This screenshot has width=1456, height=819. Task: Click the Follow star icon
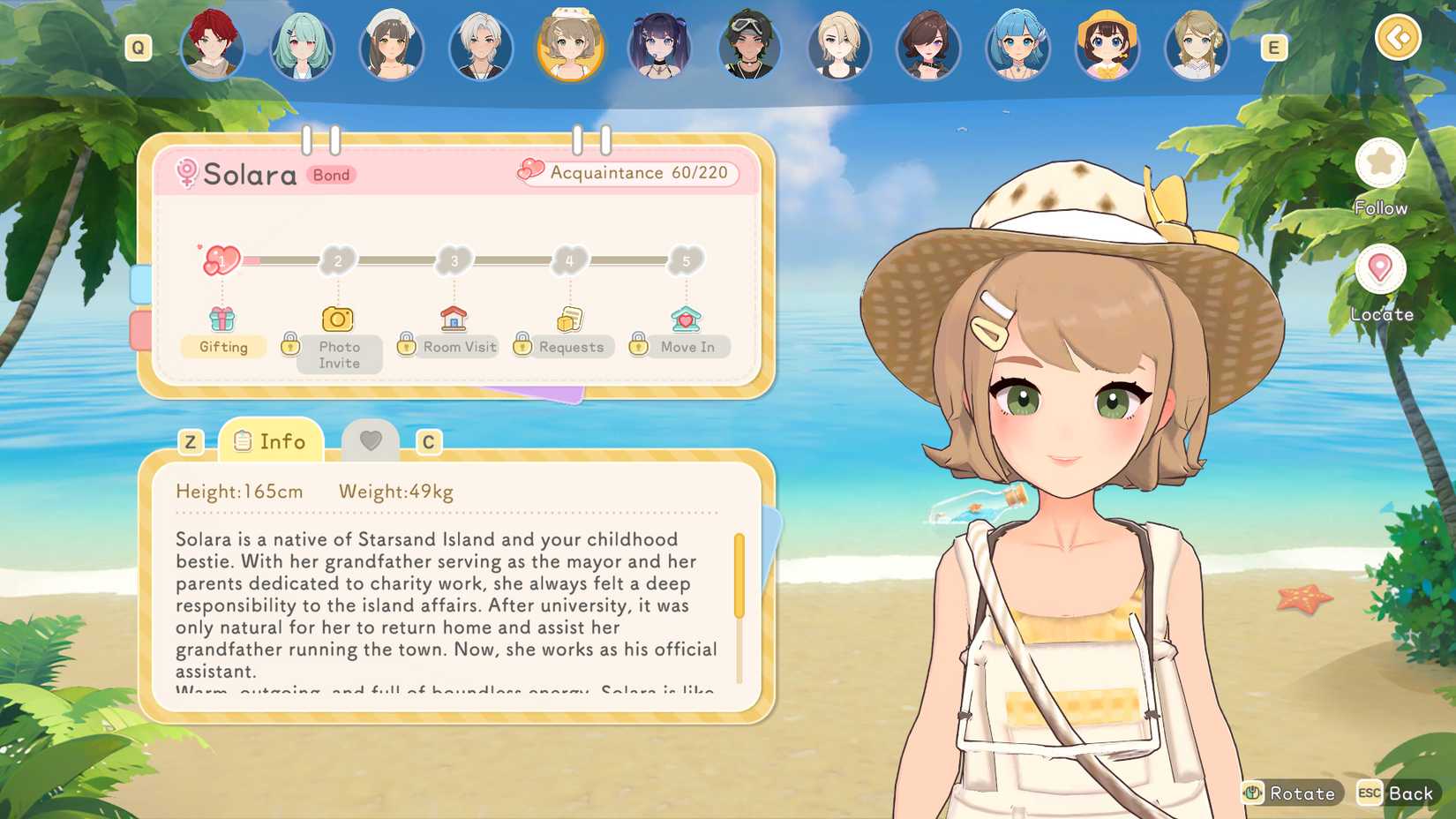click(1382, 163)
